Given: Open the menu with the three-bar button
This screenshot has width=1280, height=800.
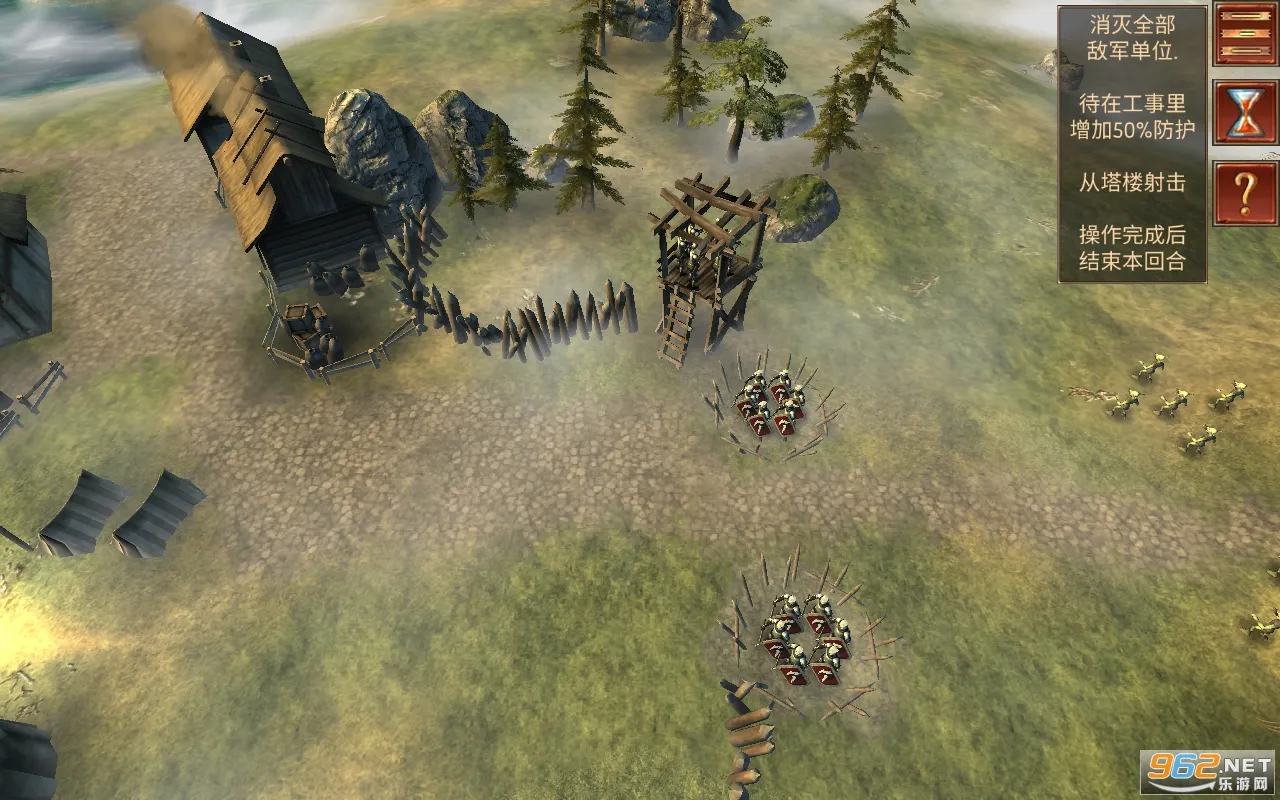Looking at the screenshot, I should click(1245, 35).
